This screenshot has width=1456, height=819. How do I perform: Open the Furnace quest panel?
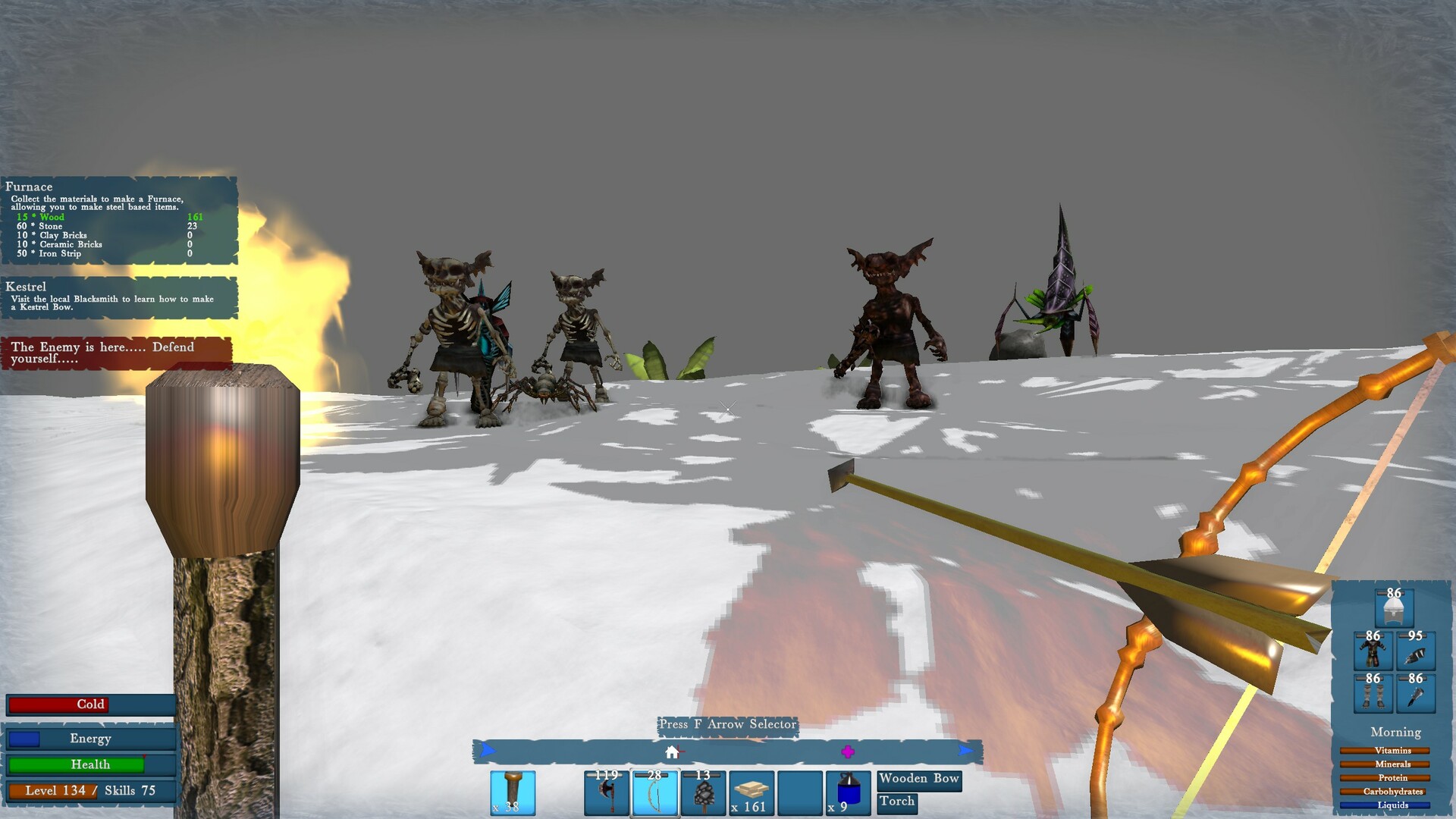(120, 220)
